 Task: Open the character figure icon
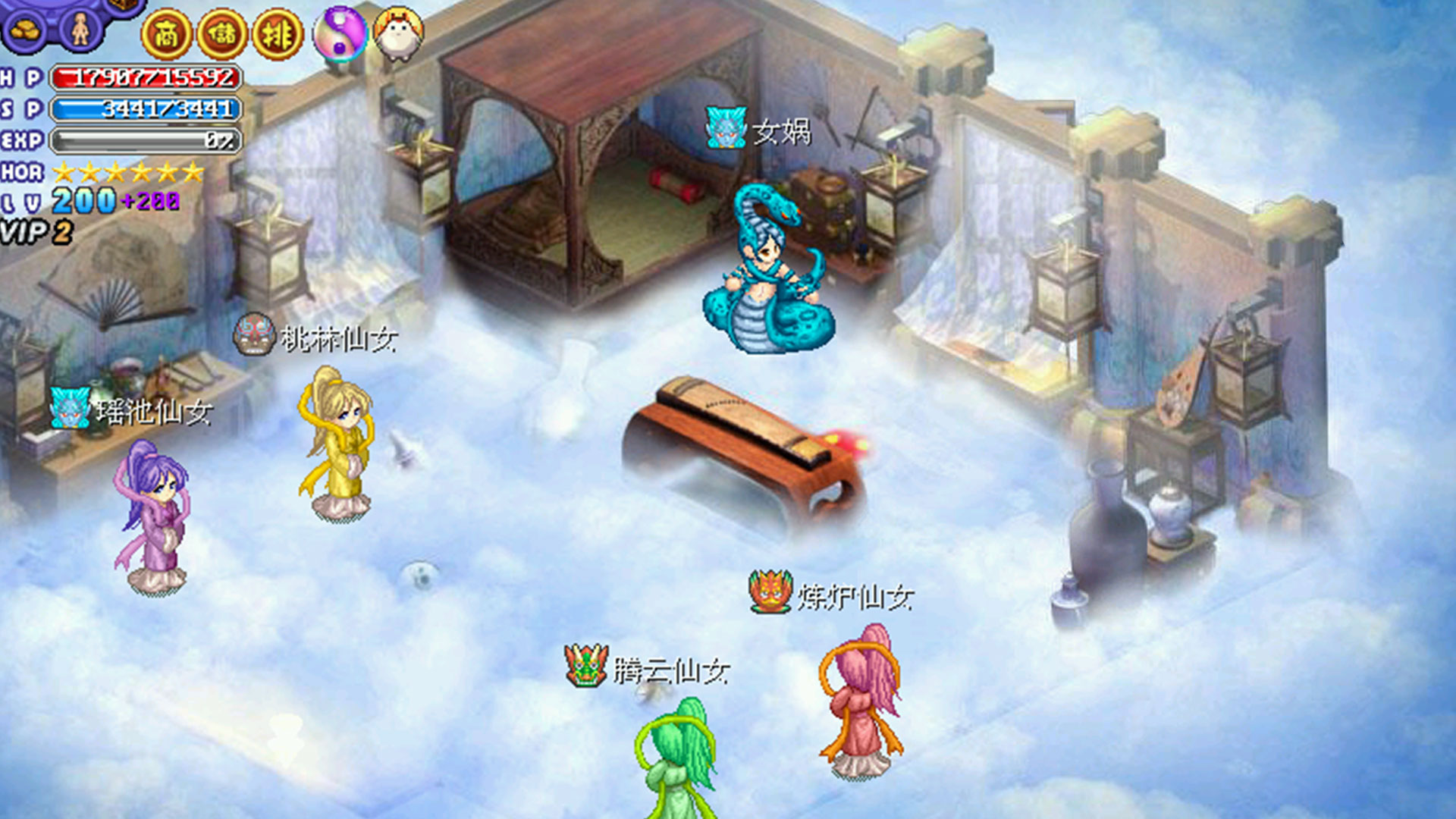80,30
